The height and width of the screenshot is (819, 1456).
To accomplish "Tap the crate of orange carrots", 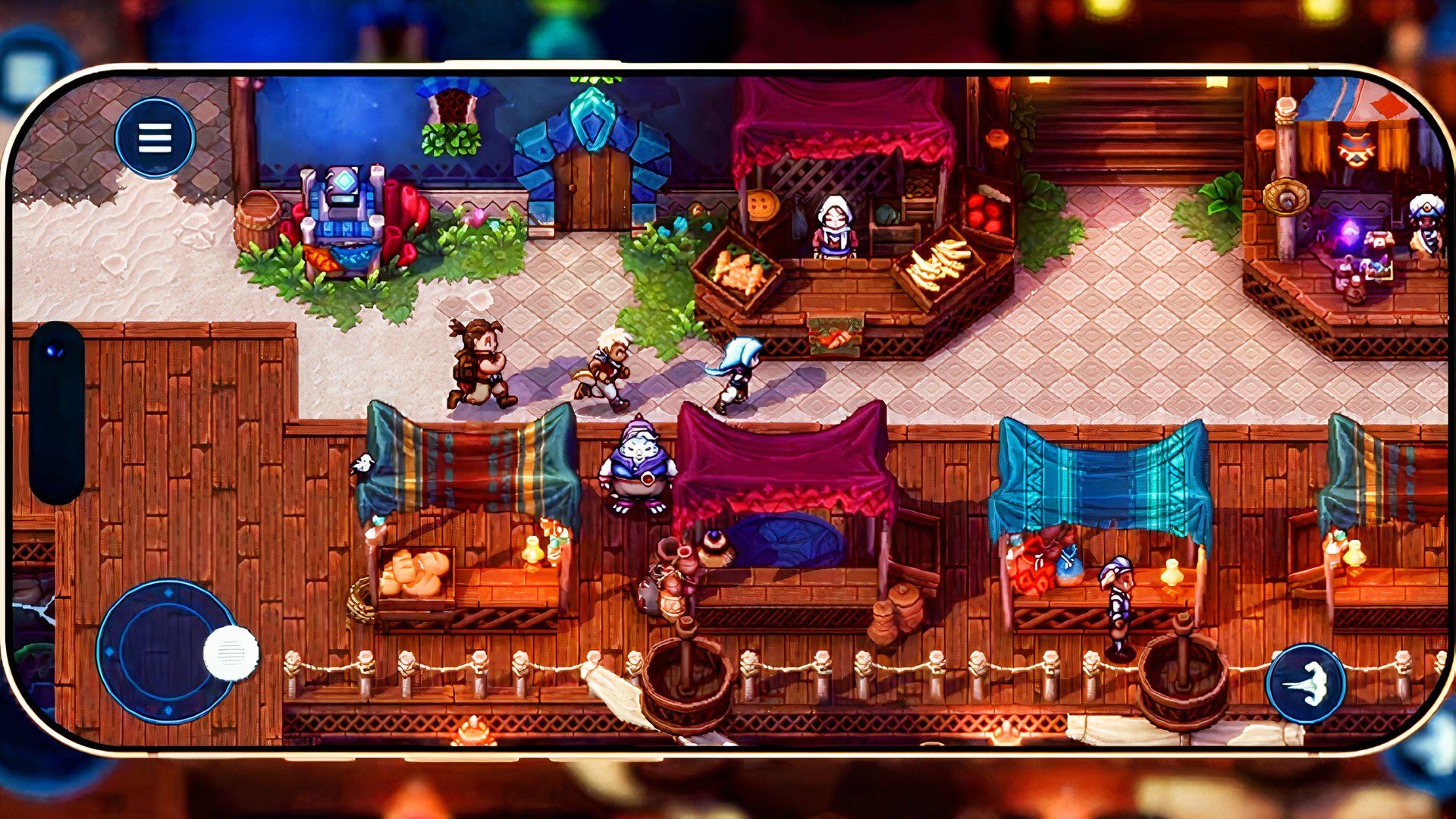I will [739, 269].
